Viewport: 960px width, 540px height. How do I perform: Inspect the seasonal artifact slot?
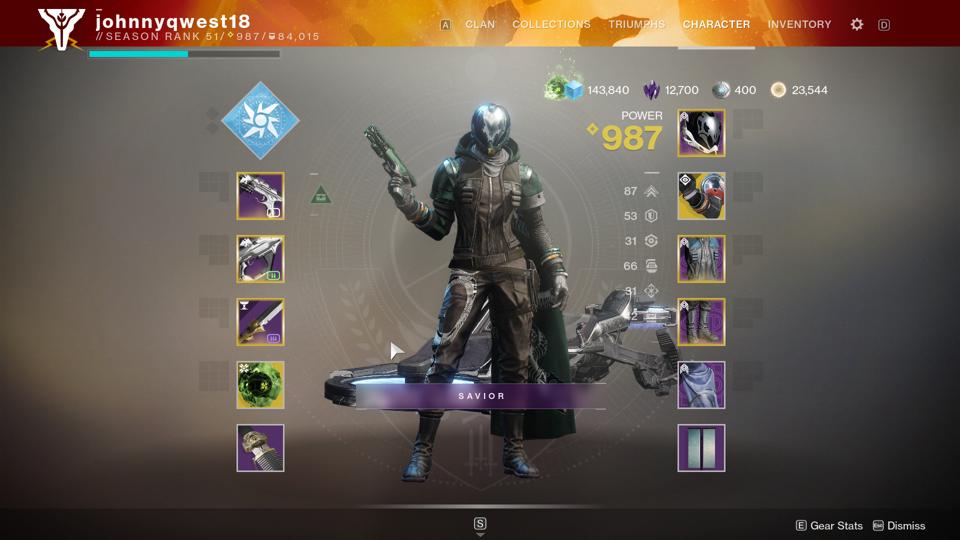260,448
